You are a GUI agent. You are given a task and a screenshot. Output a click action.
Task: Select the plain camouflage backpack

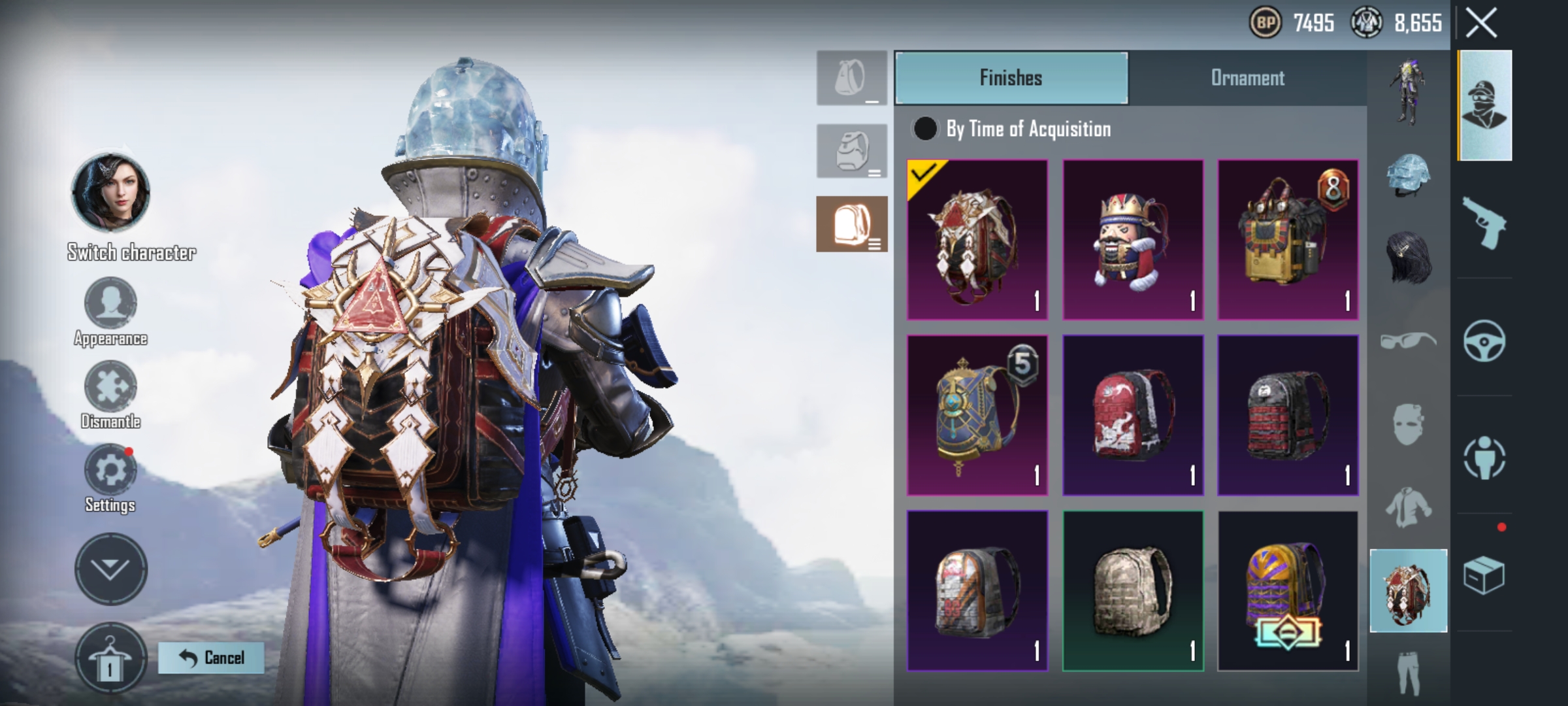click(1132, 591)
